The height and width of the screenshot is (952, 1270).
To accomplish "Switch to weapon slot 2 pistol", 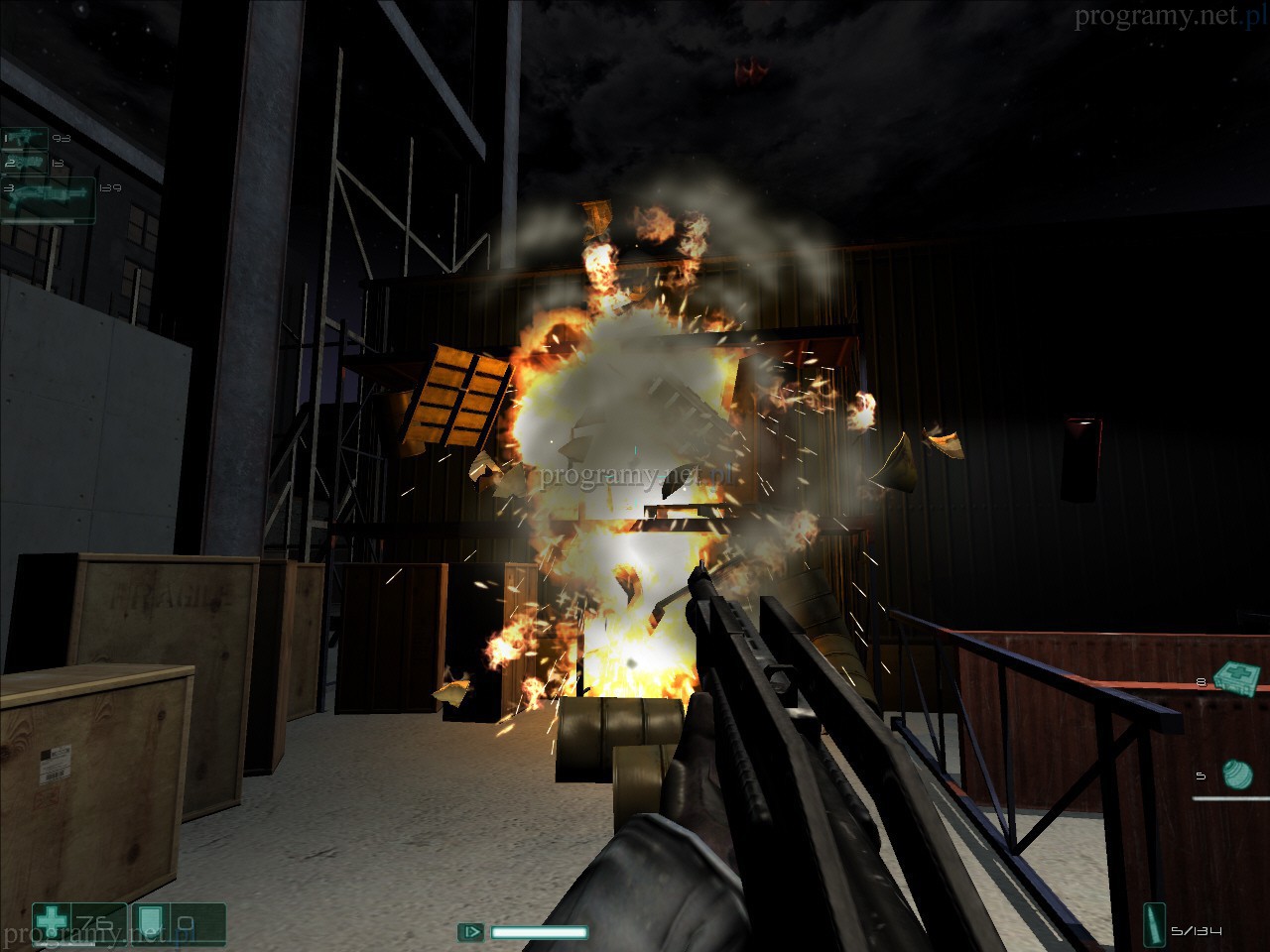I will pos(27,162).
